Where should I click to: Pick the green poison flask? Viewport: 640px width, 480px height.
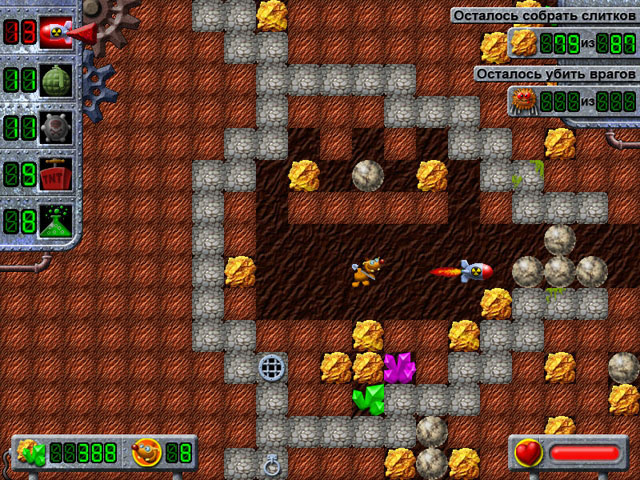pos(56,222)
